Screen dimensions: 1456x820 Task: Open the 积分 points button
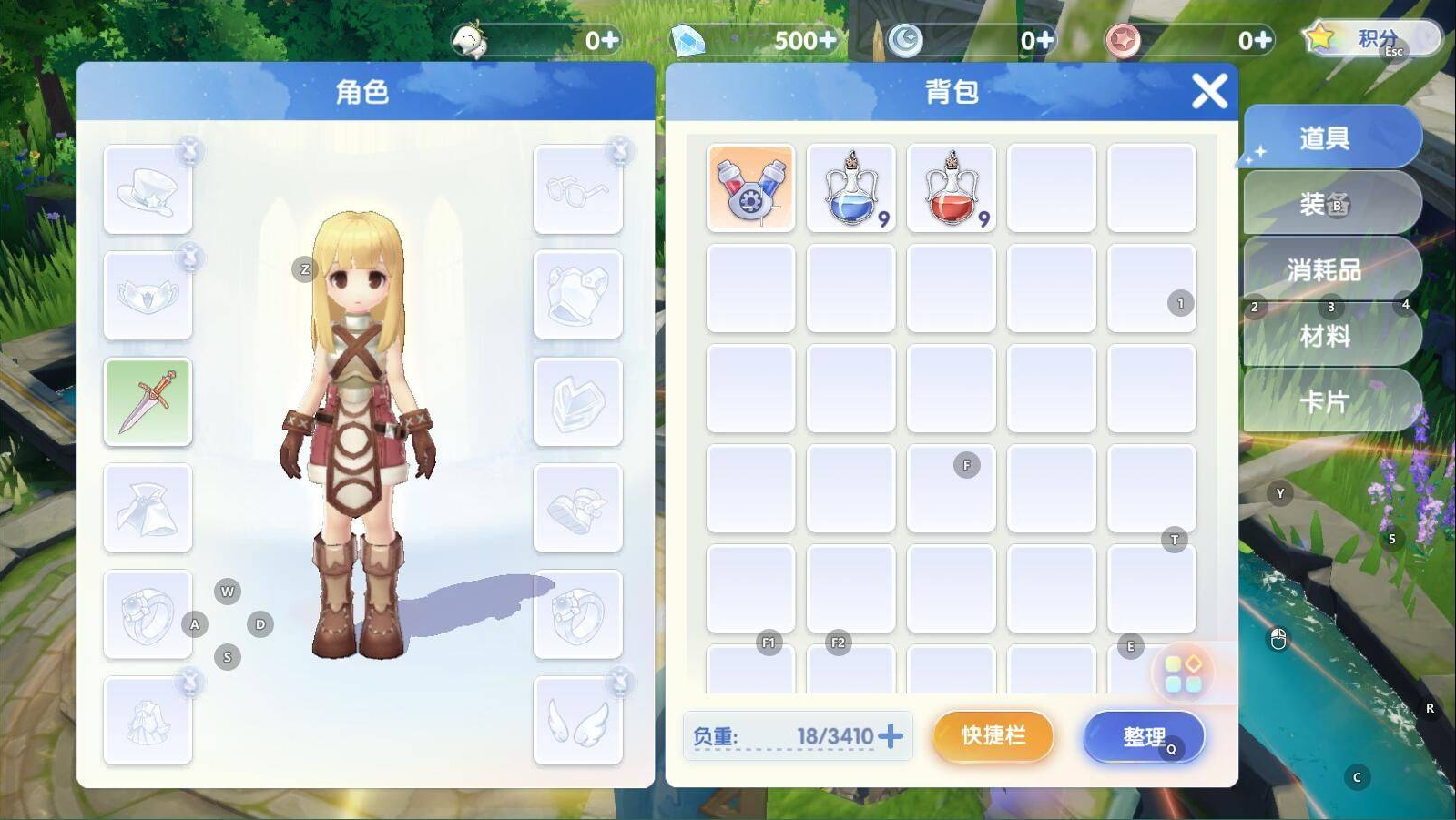pos(1373,39)
